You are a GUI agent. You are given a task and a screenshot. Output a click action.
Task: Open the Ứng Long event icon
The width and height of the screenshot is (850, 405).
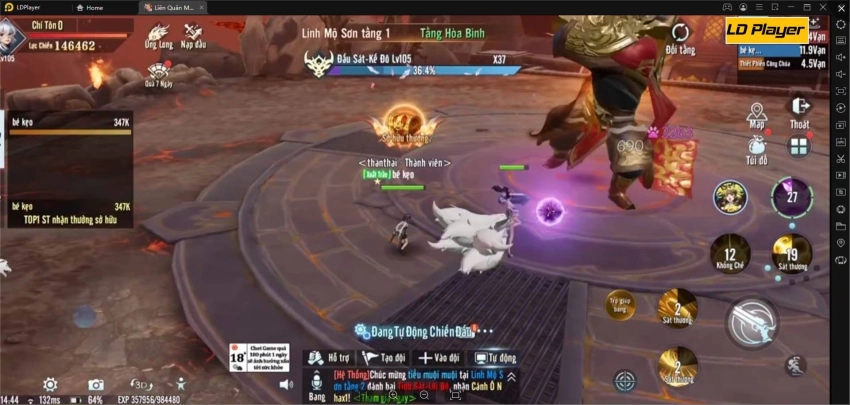[158, 35]
